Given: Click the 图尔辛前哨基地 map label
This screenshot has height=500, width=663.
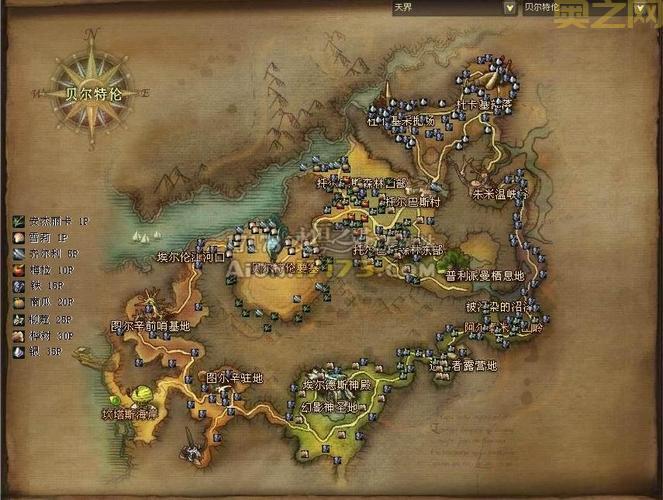Looking at the screenshot, I should [x=150, y=326].
